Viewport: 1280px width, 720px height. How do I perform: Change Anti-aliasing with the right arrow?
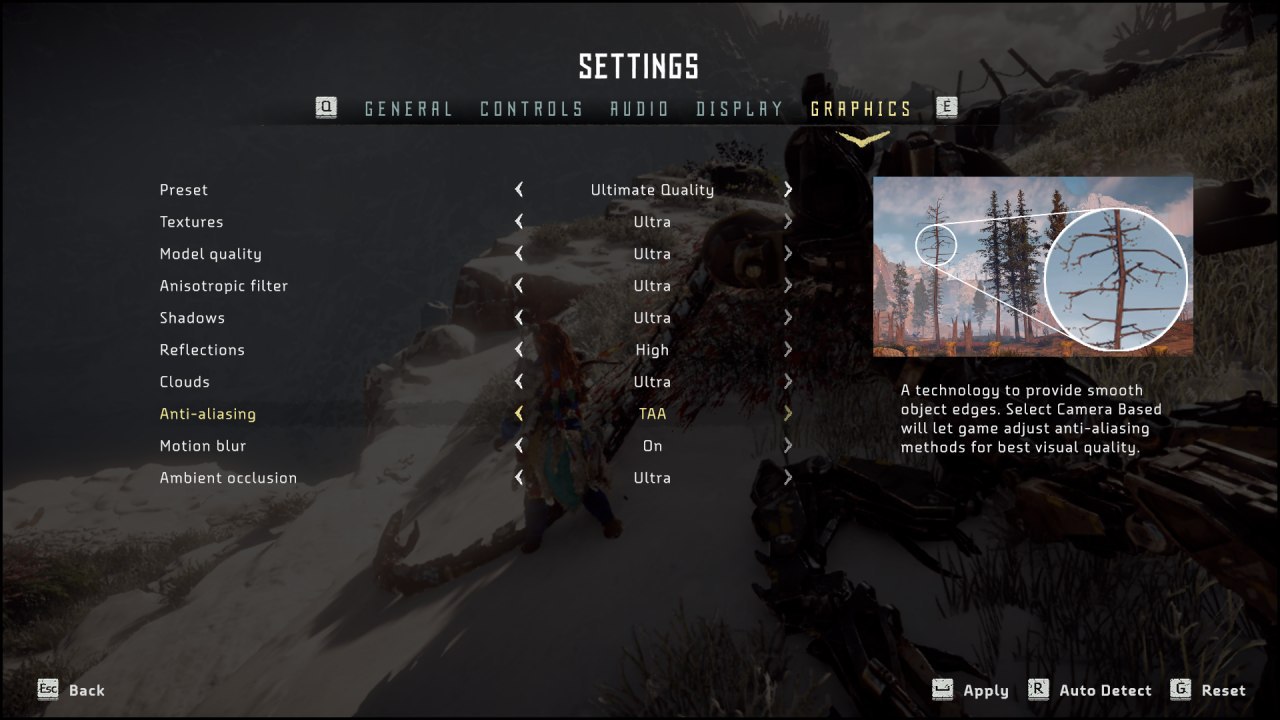(788, 414)
